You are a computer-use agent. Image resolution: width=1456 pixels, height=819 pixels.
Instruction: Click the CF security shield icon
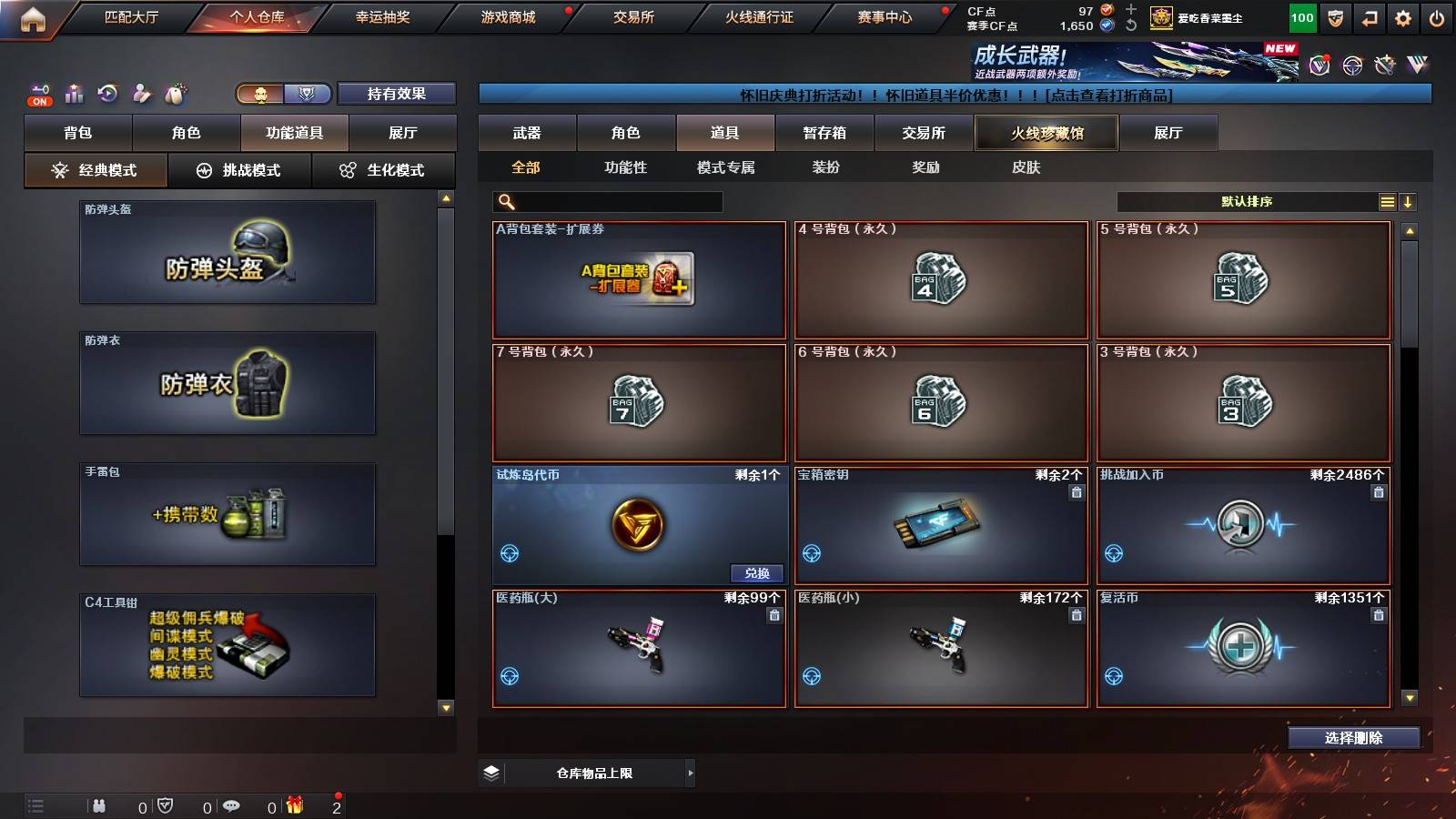point(1334,18)
